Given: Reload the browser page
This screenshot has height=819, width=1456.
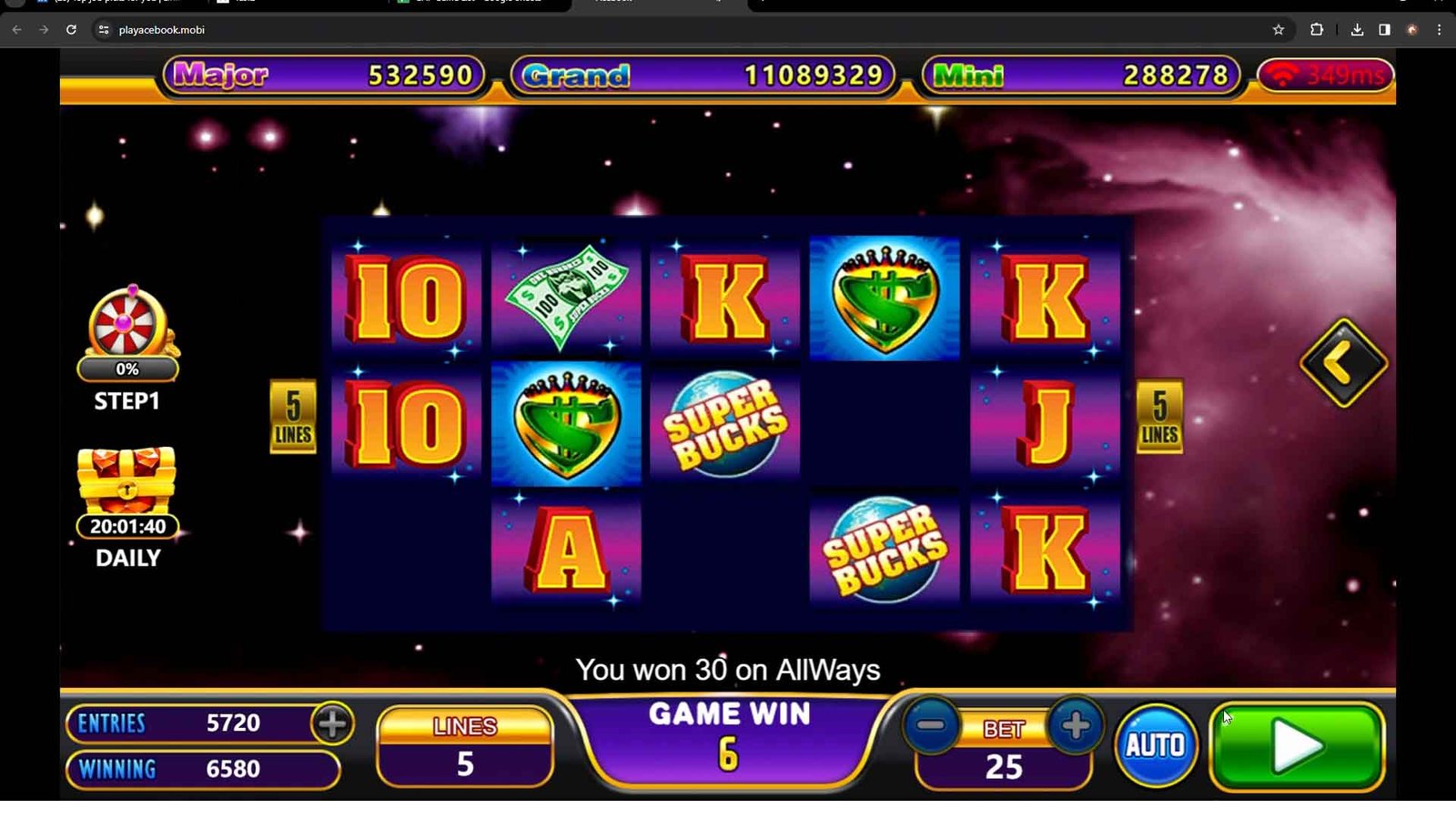Looking at the screenshot, I should [x=71, y=30].
